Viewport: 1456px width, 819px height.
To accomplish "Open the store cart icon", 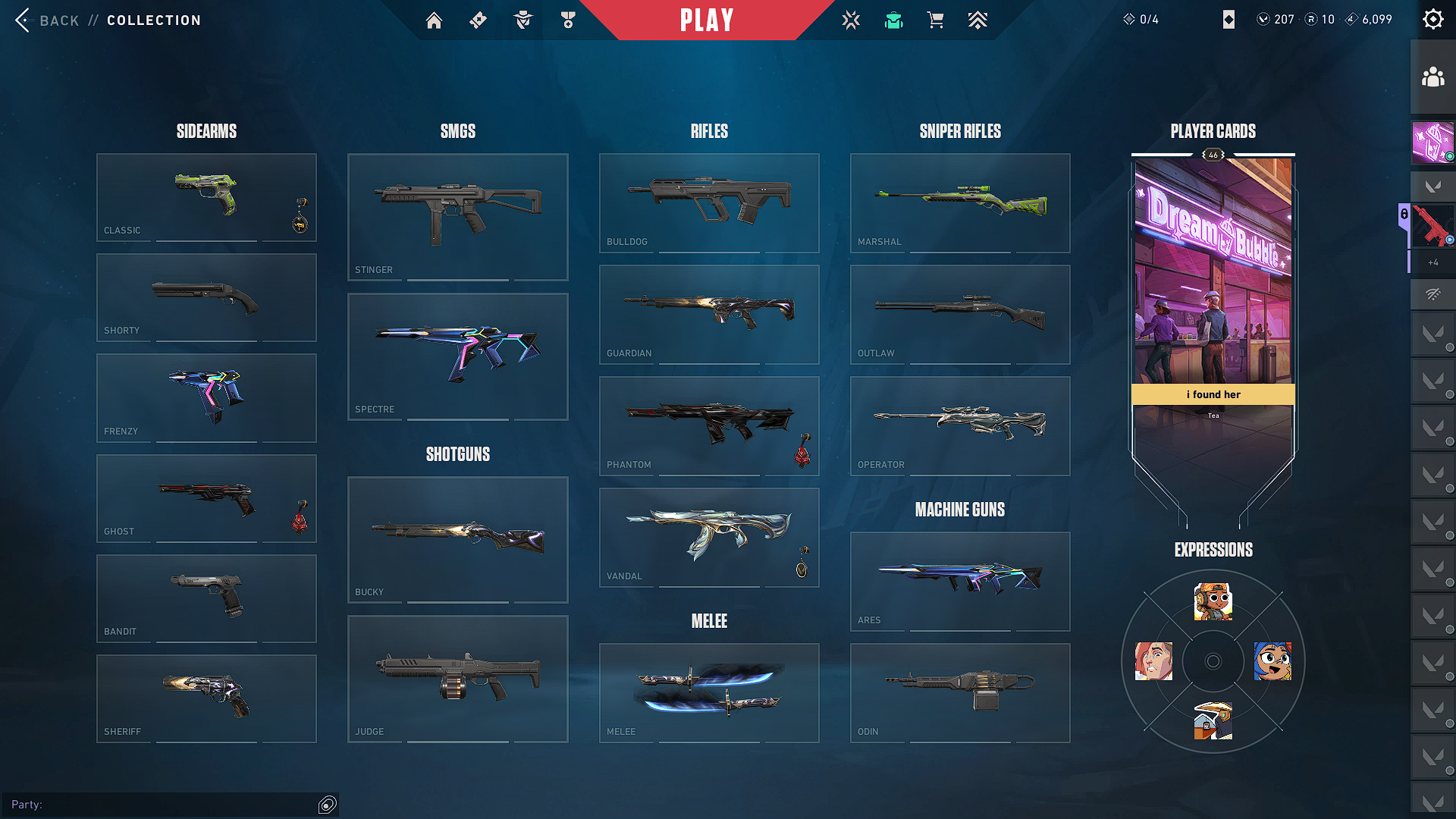I will point(936,20).
